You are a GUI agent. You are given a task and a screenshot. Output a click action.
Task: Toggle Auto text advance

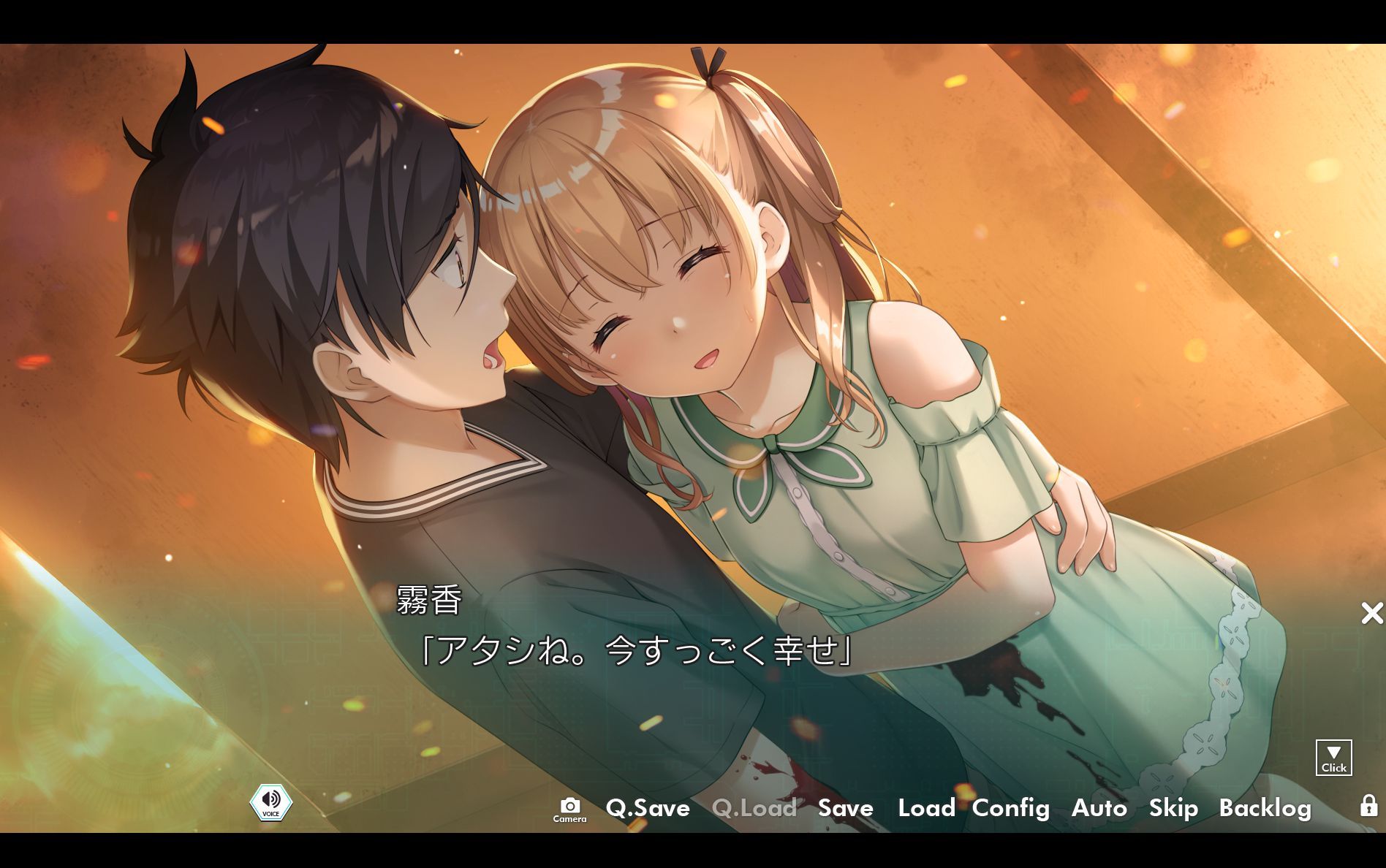(x=1099, y=807)
